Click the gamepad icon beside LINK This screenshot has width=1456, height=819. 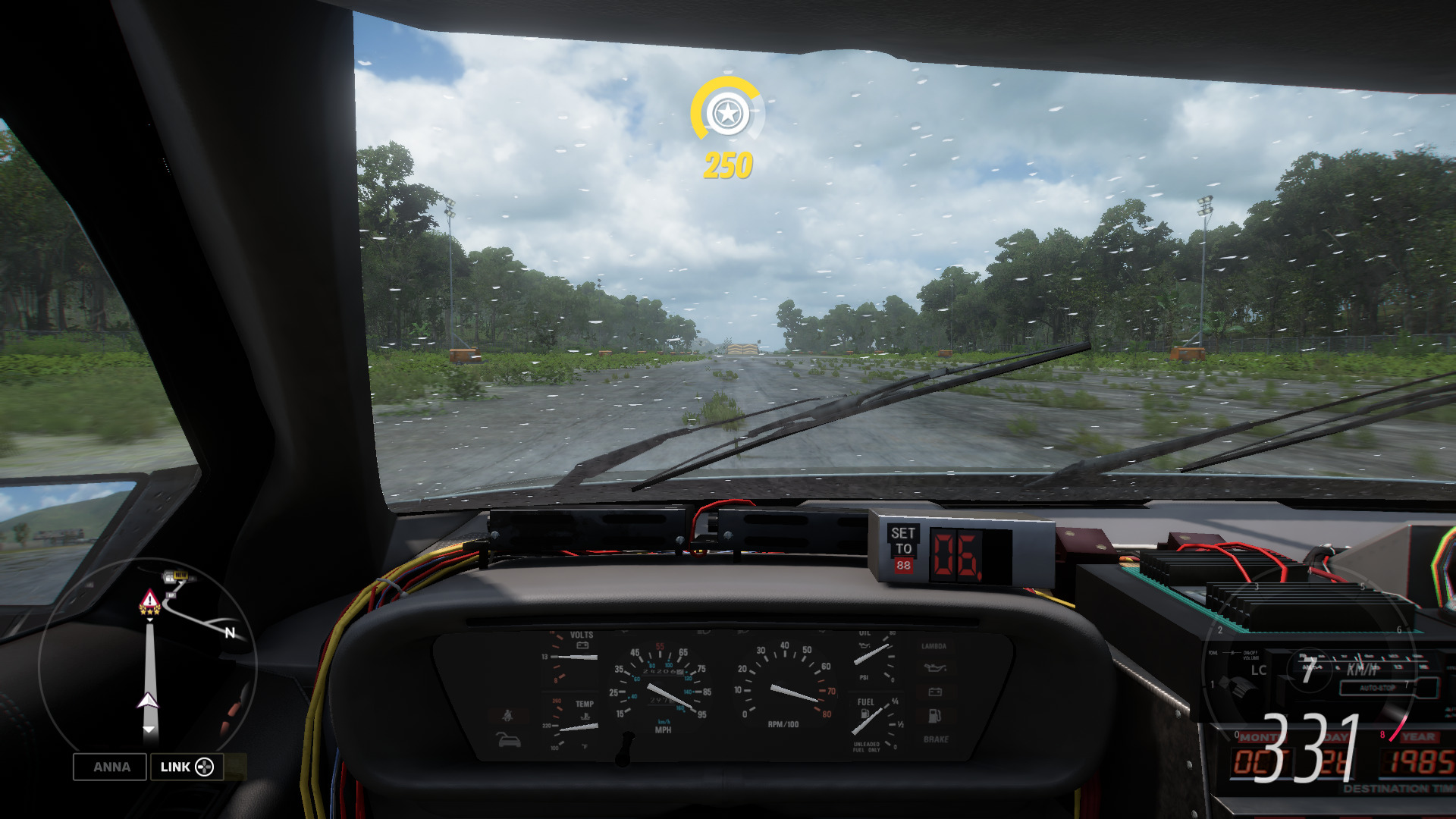pyautogui.click(x=206, y=767)
